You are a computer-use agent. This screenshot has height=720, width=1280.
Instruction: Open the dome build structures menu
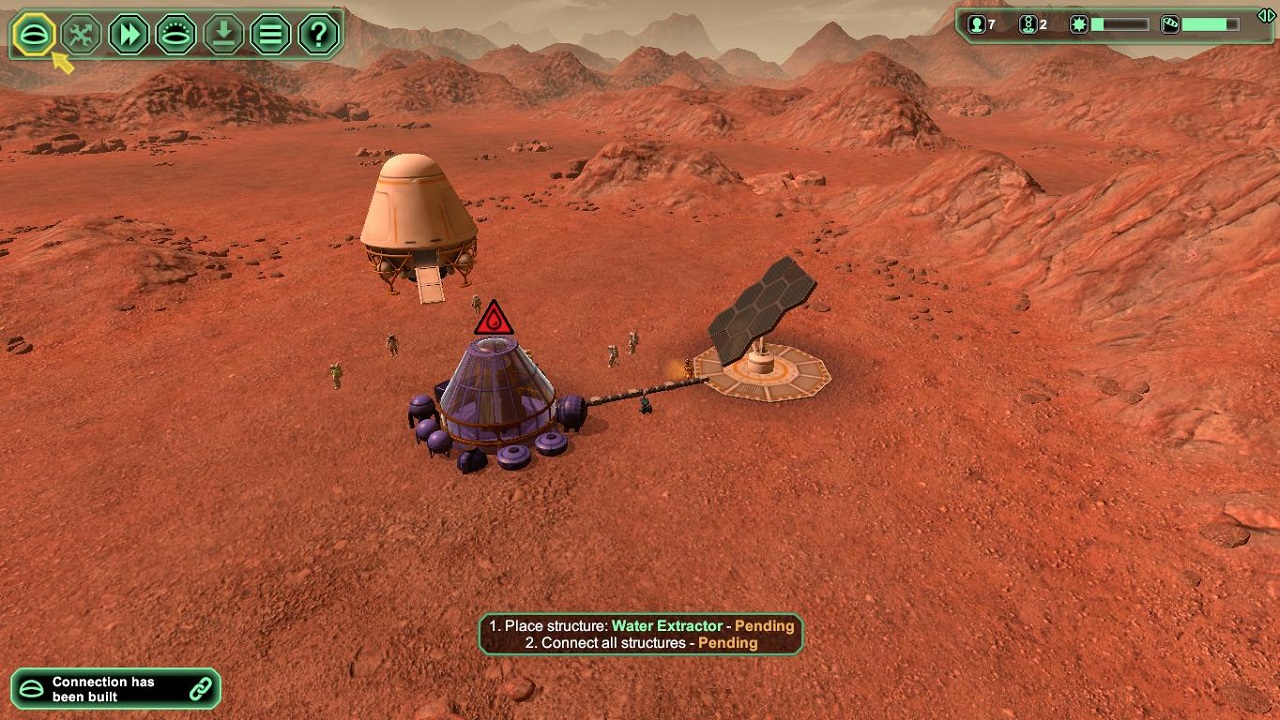coord(34,35)
